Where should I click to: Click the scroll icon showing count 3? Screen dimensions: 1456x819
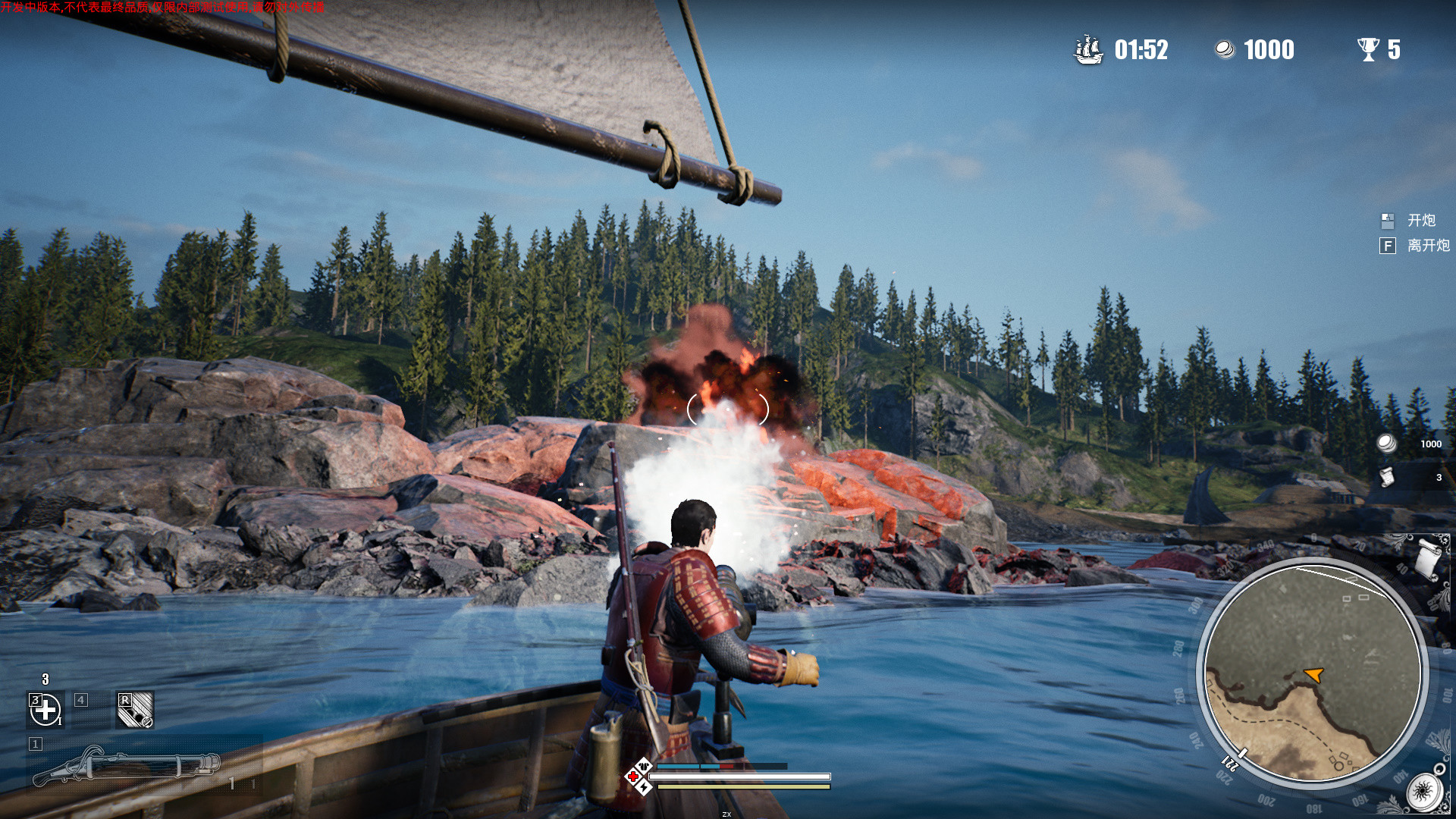pyautogui.click(x=1387, y=478)
